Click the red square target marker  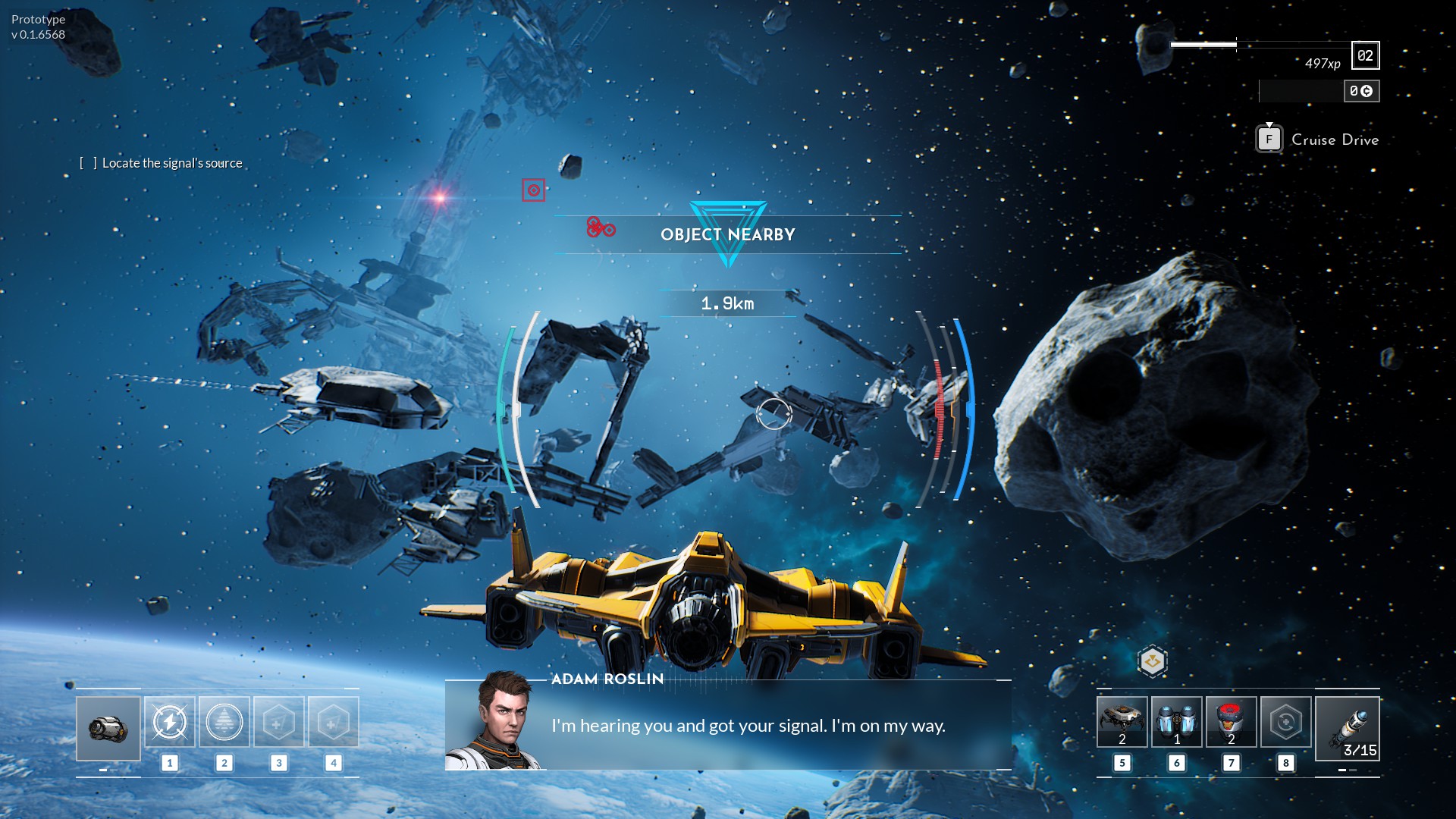(533, 190)
